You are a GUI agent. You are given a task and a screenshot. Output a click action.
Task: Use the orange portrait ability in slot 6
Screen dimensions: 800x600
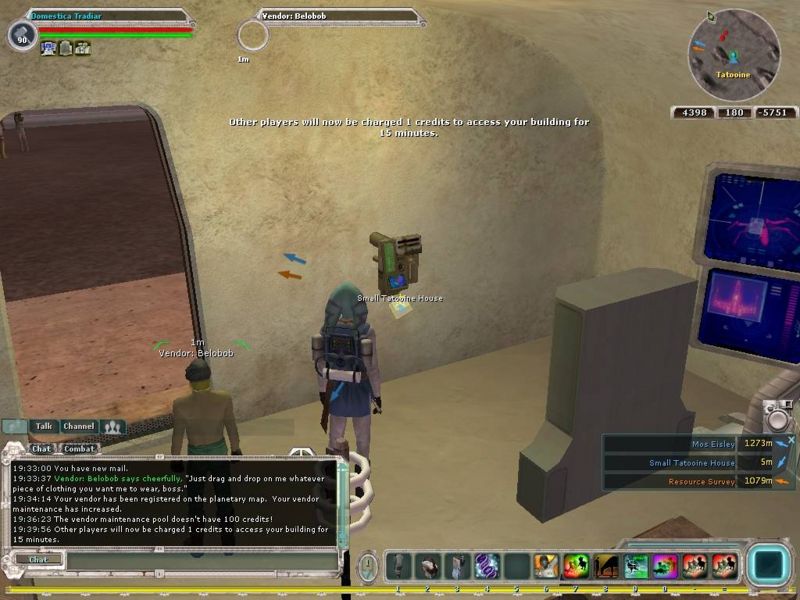pyautogui.click(x=546, y=566)
